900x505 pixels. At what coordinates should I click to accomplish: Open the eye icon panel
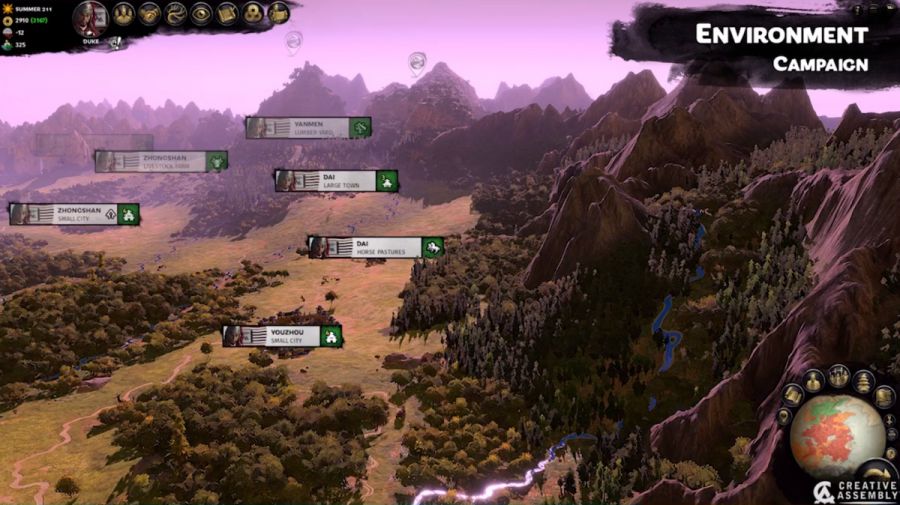tap(201, 13)
